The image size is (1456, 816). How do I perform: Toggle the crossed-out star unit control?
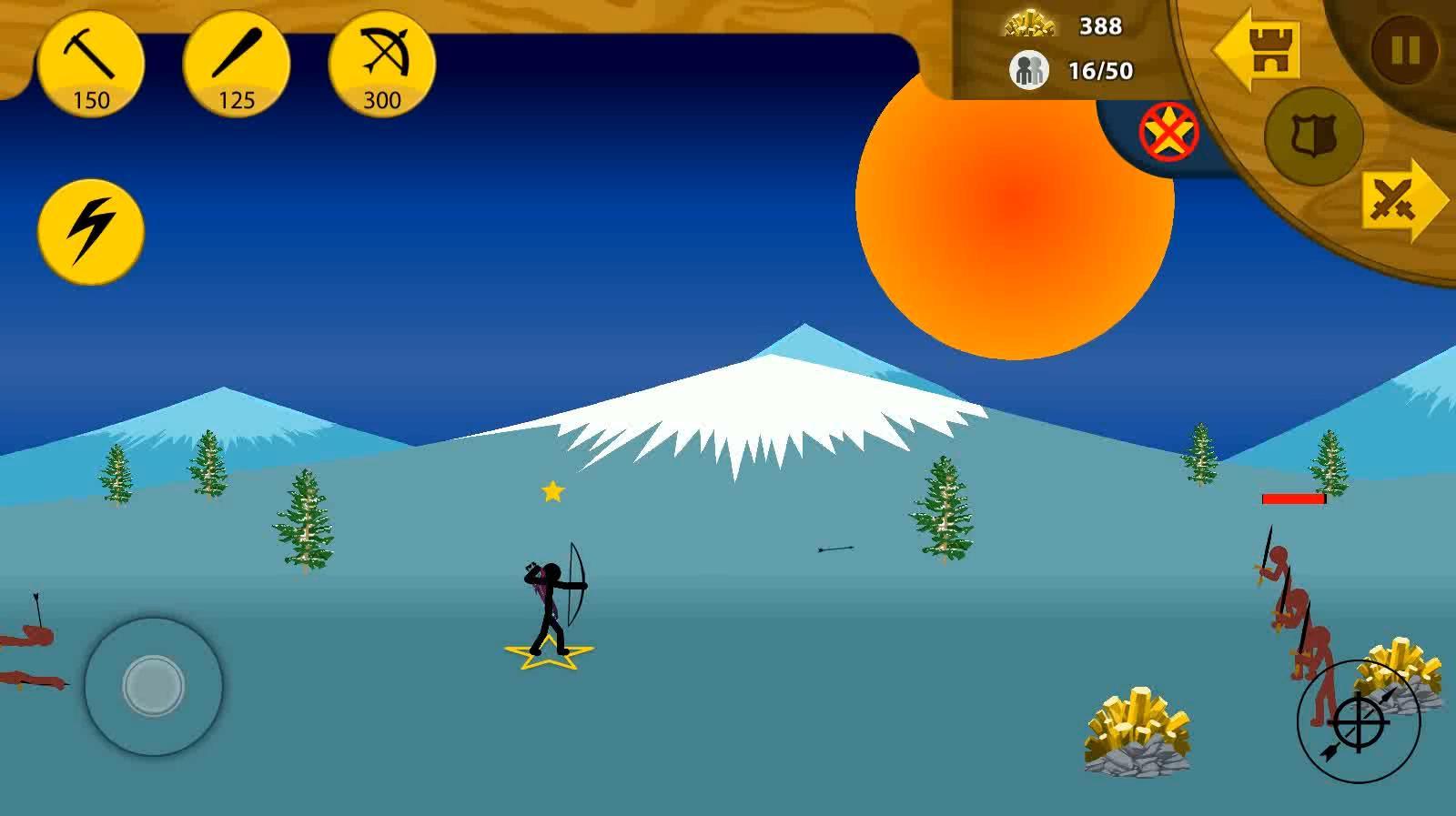pyautogui.click(x=1169, y=132)
